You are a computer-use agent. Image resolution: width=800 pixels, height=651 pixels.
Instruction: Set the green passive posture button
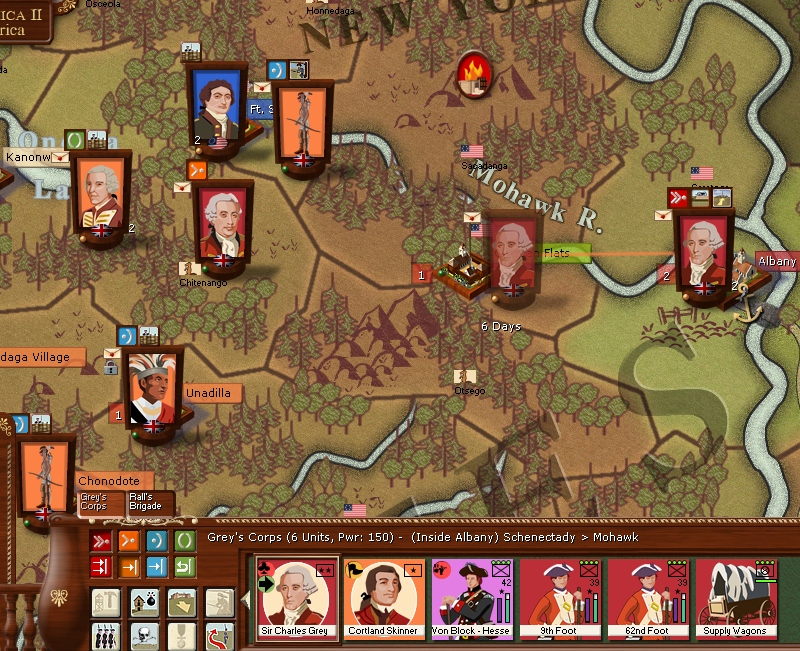[x=186, y=541]
